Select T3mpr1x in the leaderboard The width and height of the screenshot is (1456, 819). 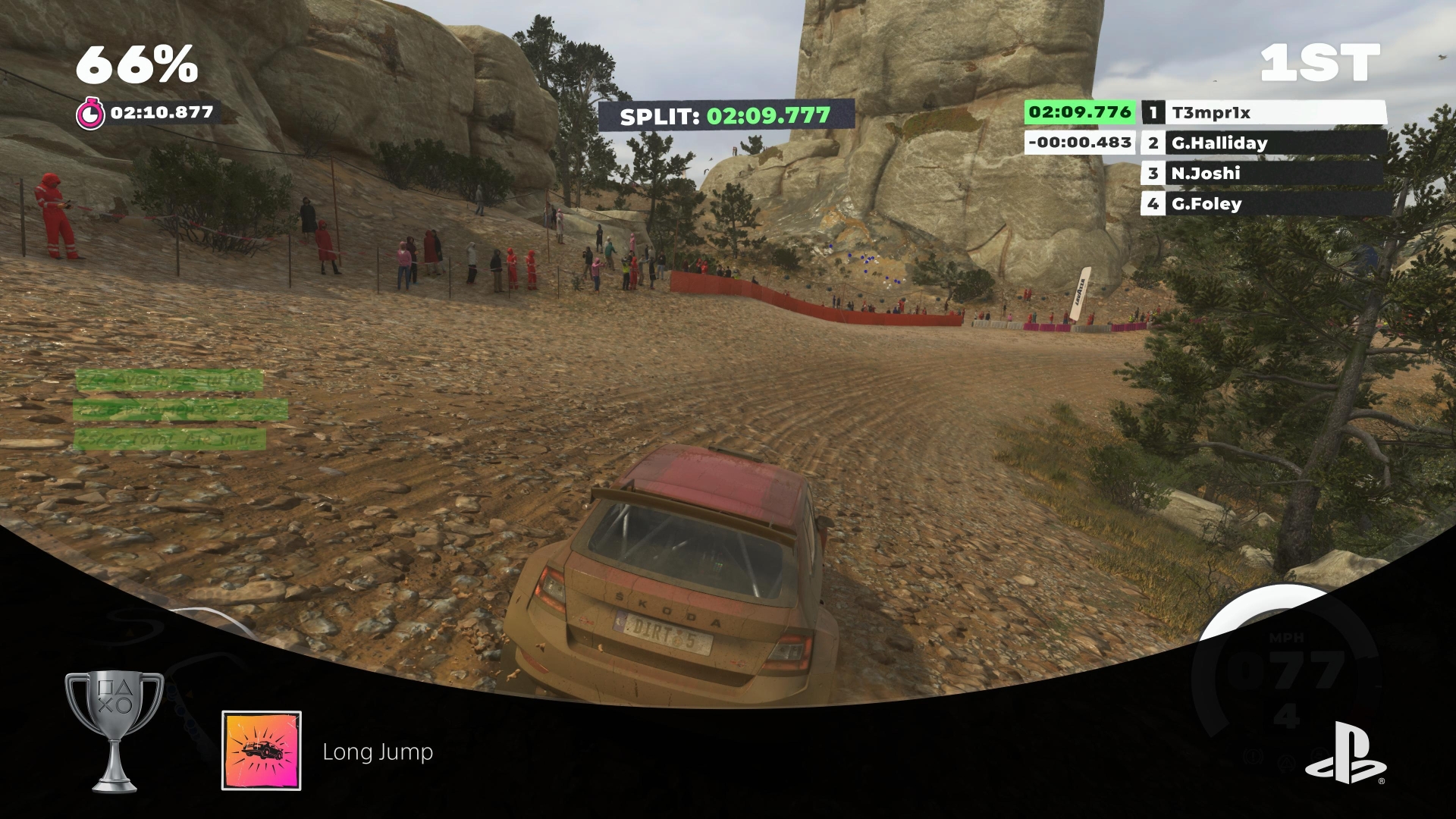pyautogui.click(x=1263, y=113)
